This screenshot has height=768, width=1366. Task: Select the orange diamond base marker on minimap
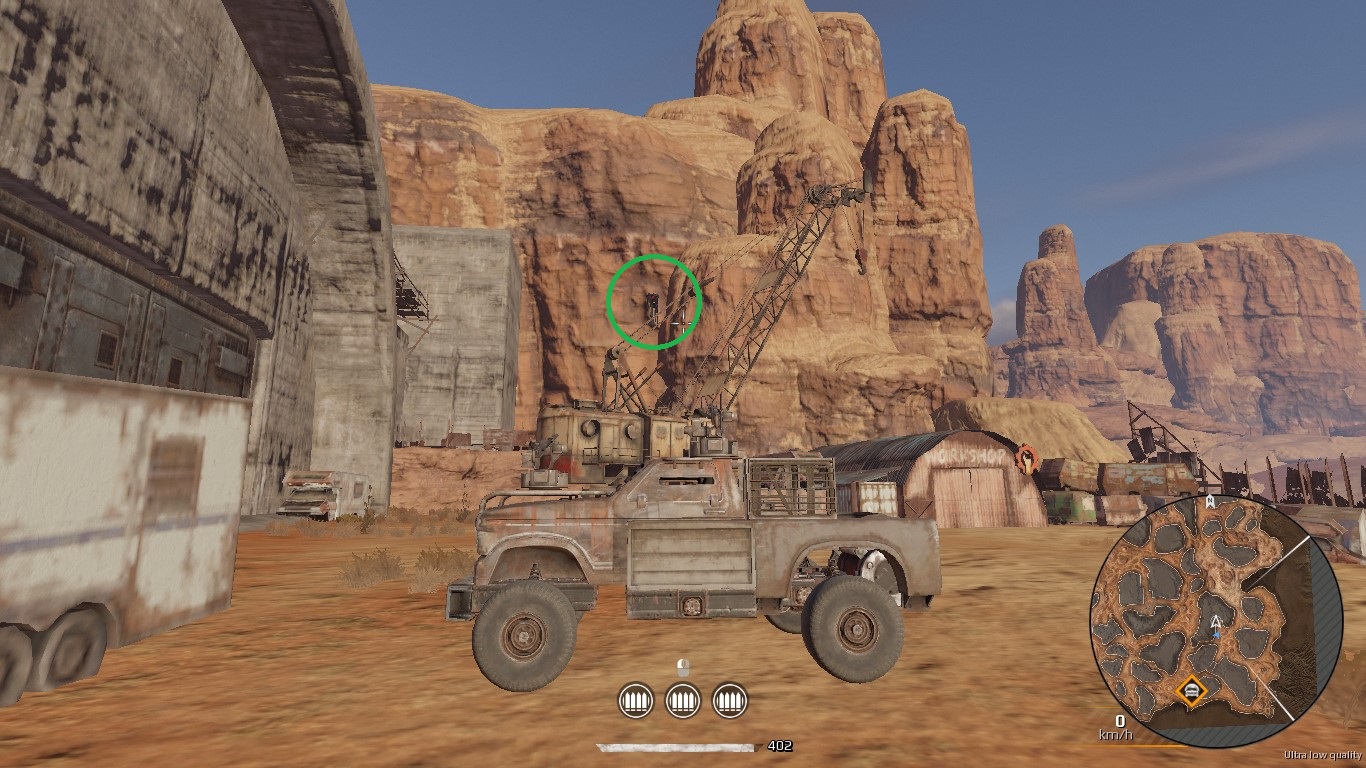pos(1190,691)
